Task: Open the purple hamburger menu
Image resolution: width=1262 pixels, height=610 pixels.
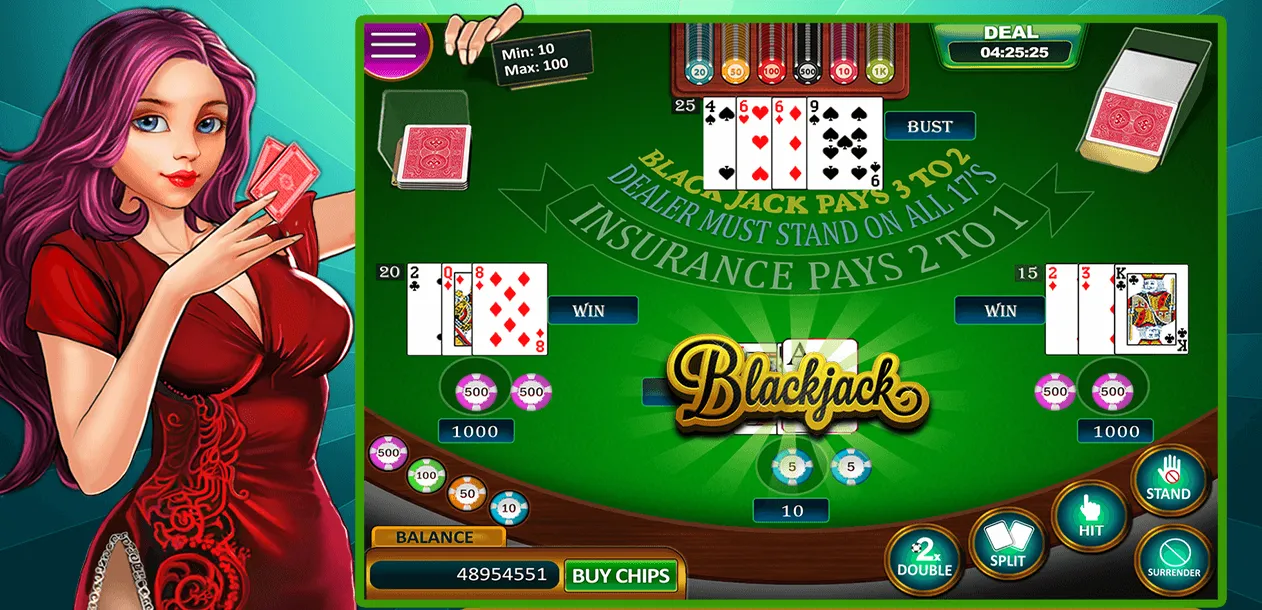Action: [x=393, y=43]
